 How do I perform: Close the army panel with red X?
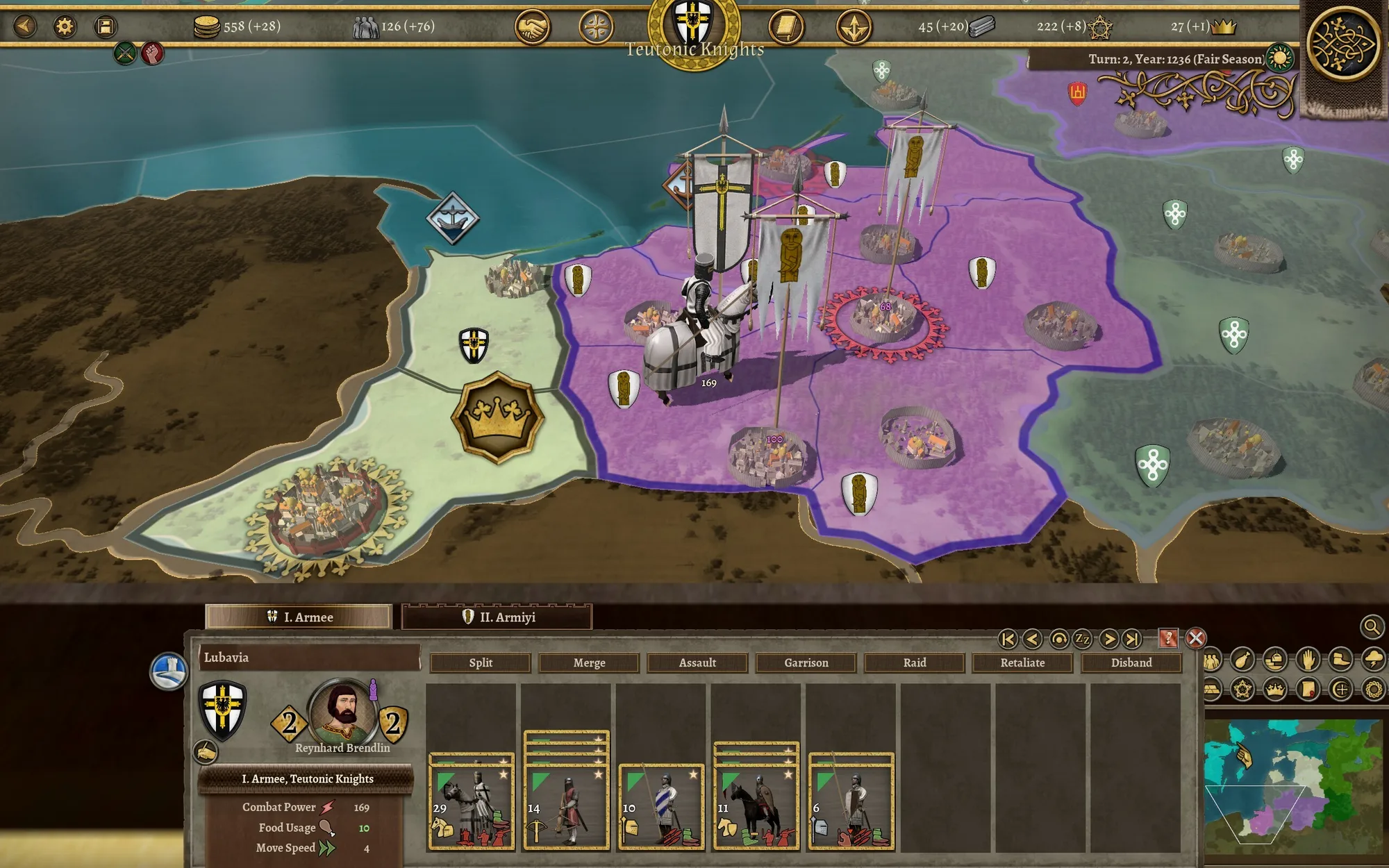click(x=1195, y=638)
